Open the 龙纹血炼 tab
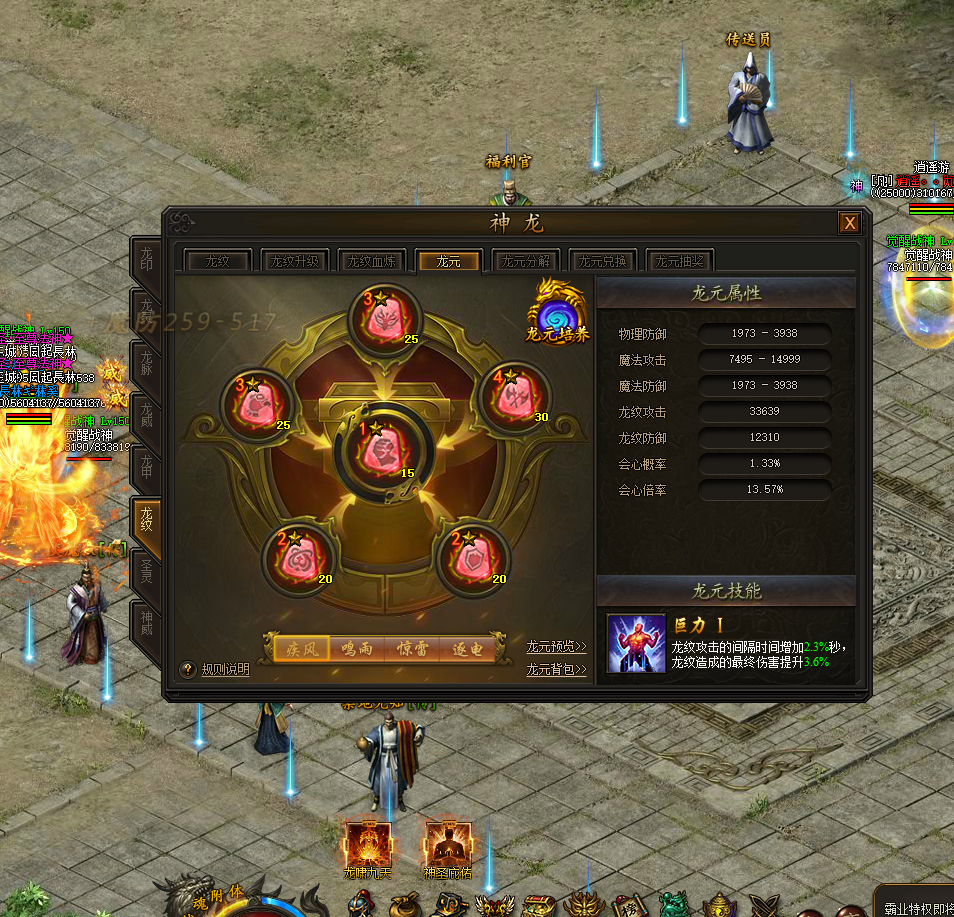 (x=371, y=261)
